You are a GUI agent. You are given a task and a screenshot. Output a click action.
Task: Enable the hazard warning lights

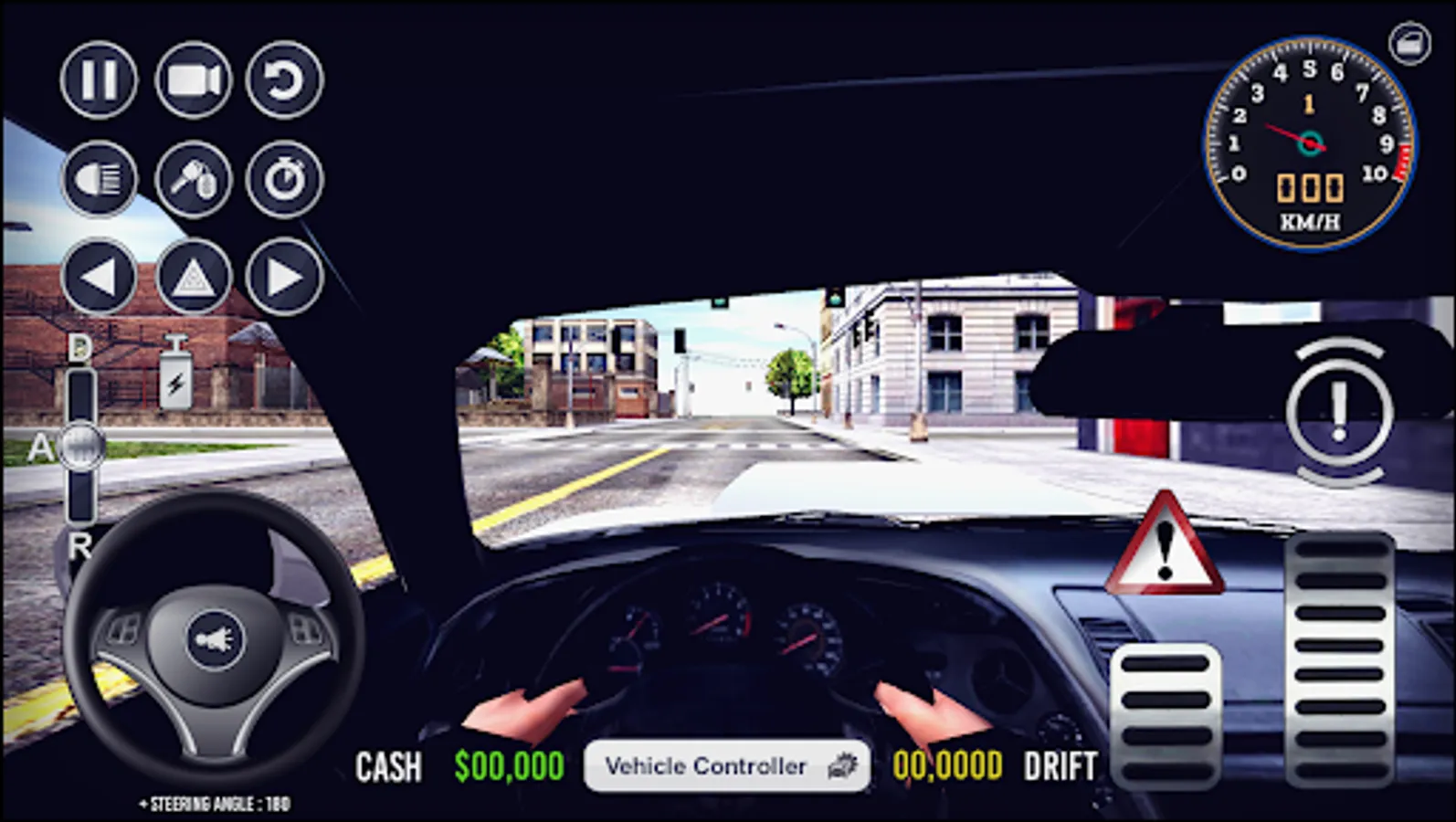point(192,277)
